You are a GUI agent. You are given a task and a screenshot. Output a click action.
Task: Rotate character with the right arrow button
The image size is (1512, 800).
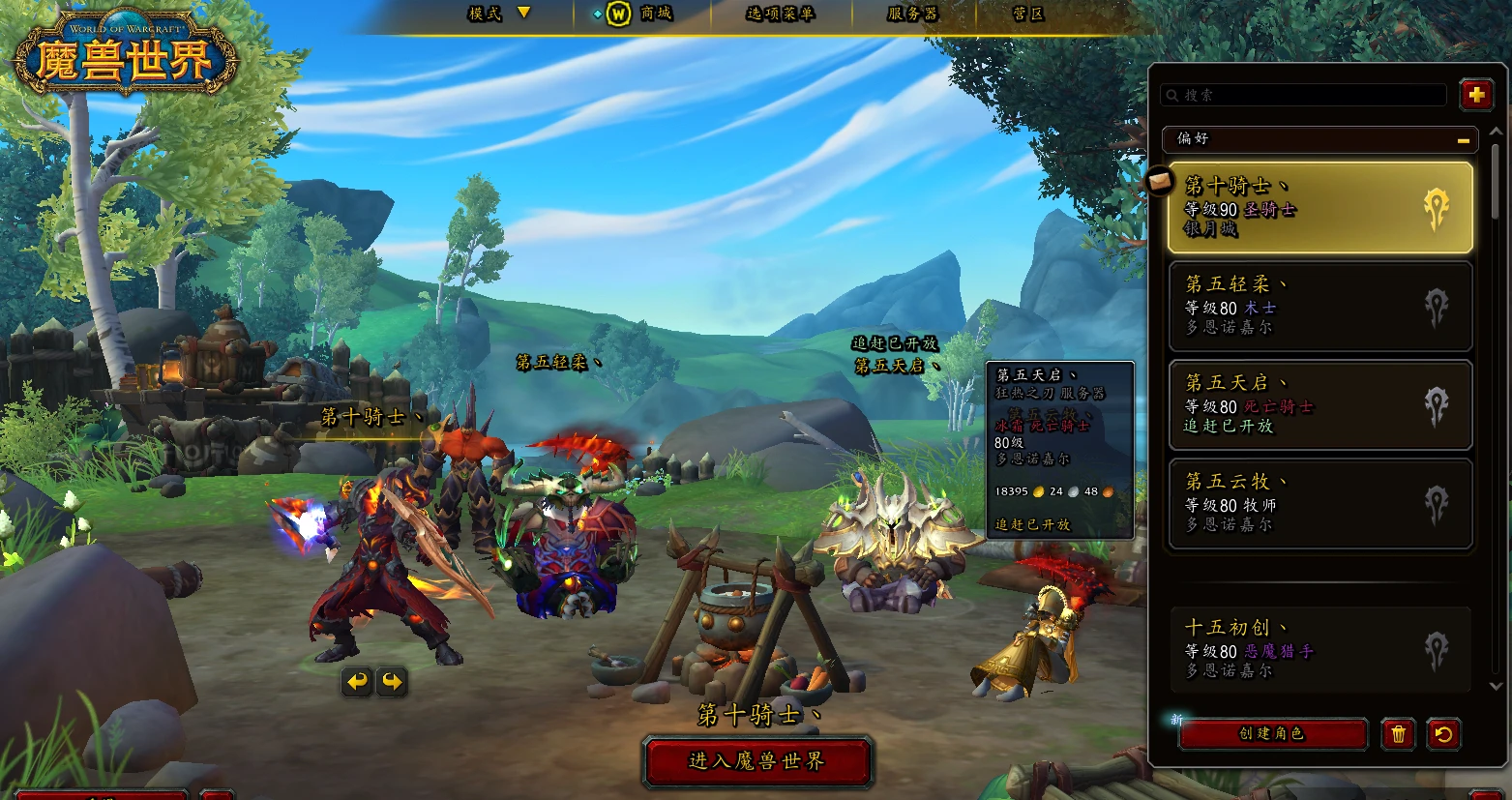pos(392,682)
